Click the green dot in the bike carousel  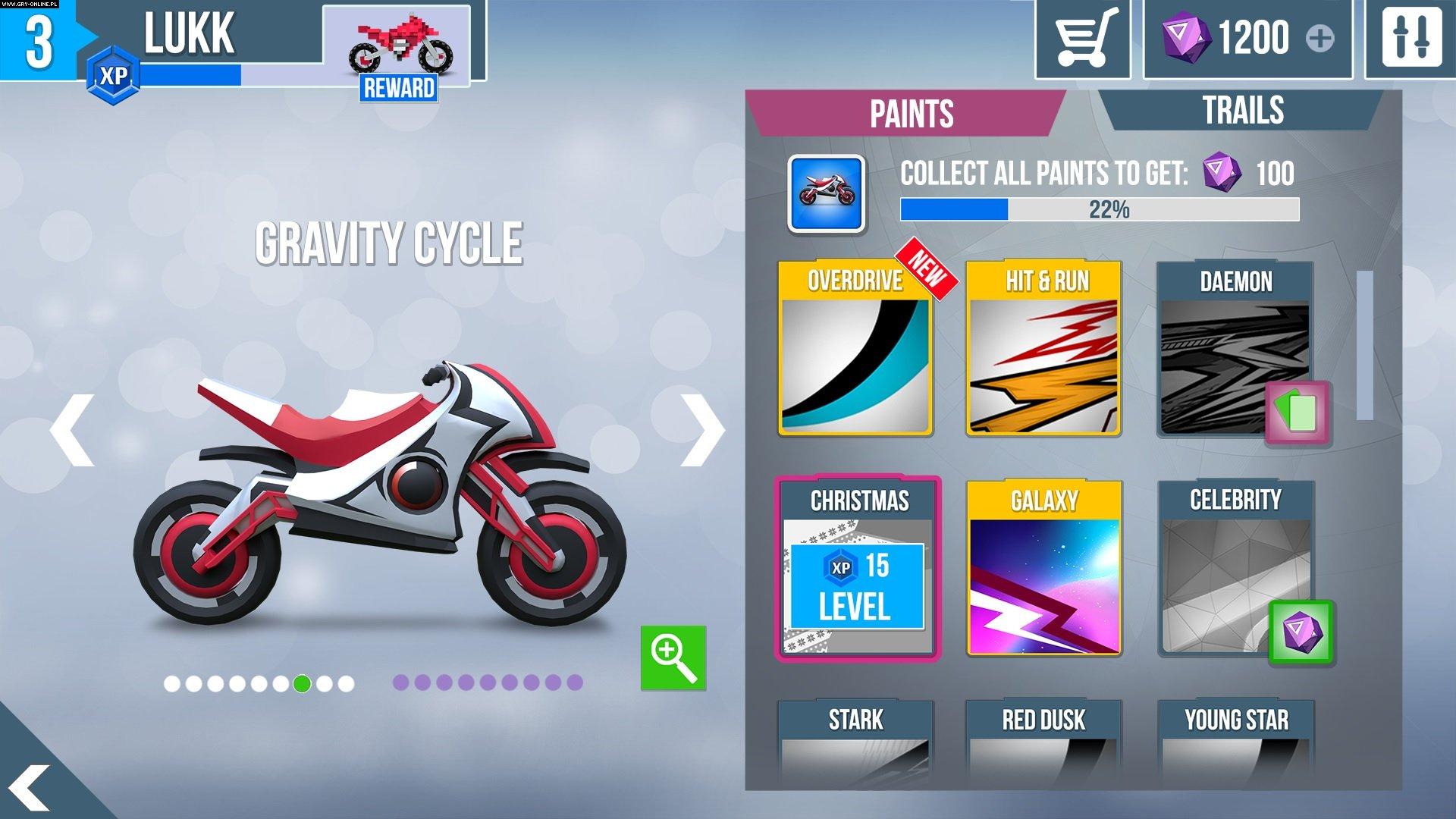click(x=303, y=683)
